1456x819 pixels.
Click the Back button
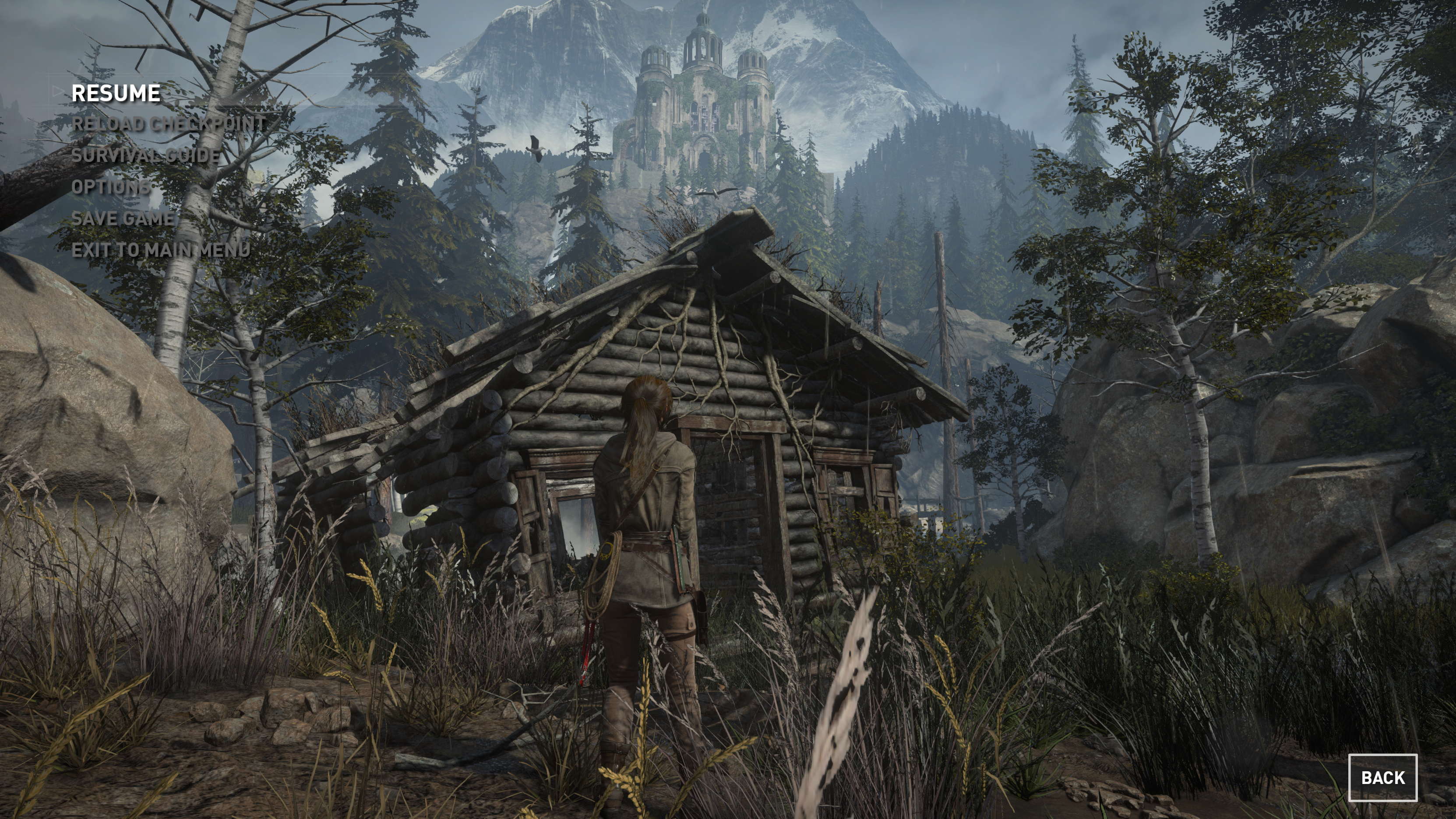pos(1382,778)
